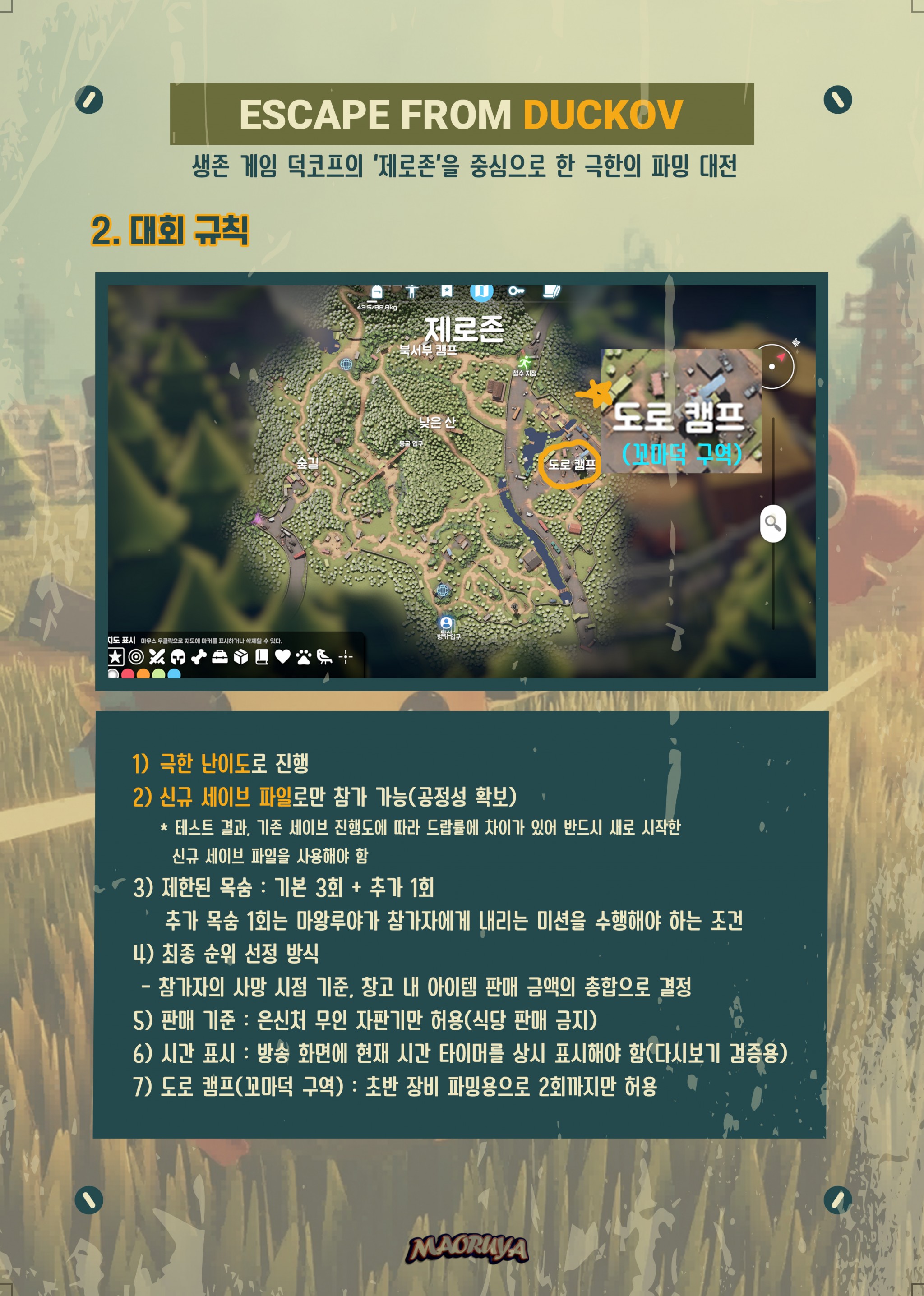The height and width of the screenshot is (1296, 924).
Task: Pick the bullseye target marker
Action: pos(136,656)
